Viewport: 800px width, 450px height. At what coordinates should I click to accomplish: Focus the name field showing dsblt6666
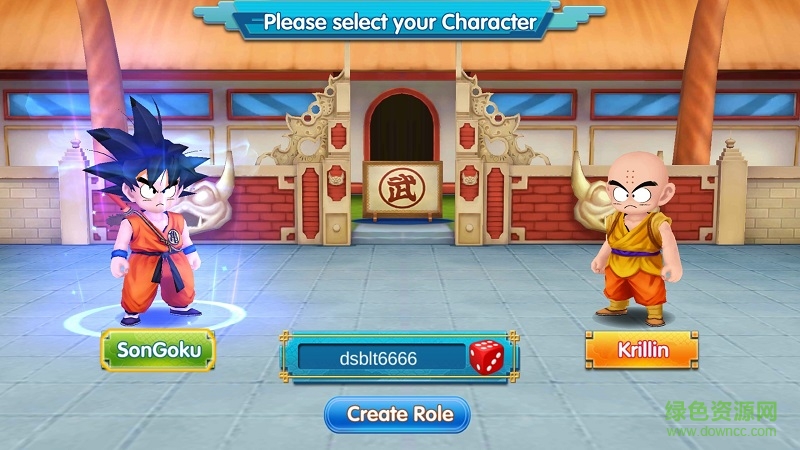(x=377, y=358)
